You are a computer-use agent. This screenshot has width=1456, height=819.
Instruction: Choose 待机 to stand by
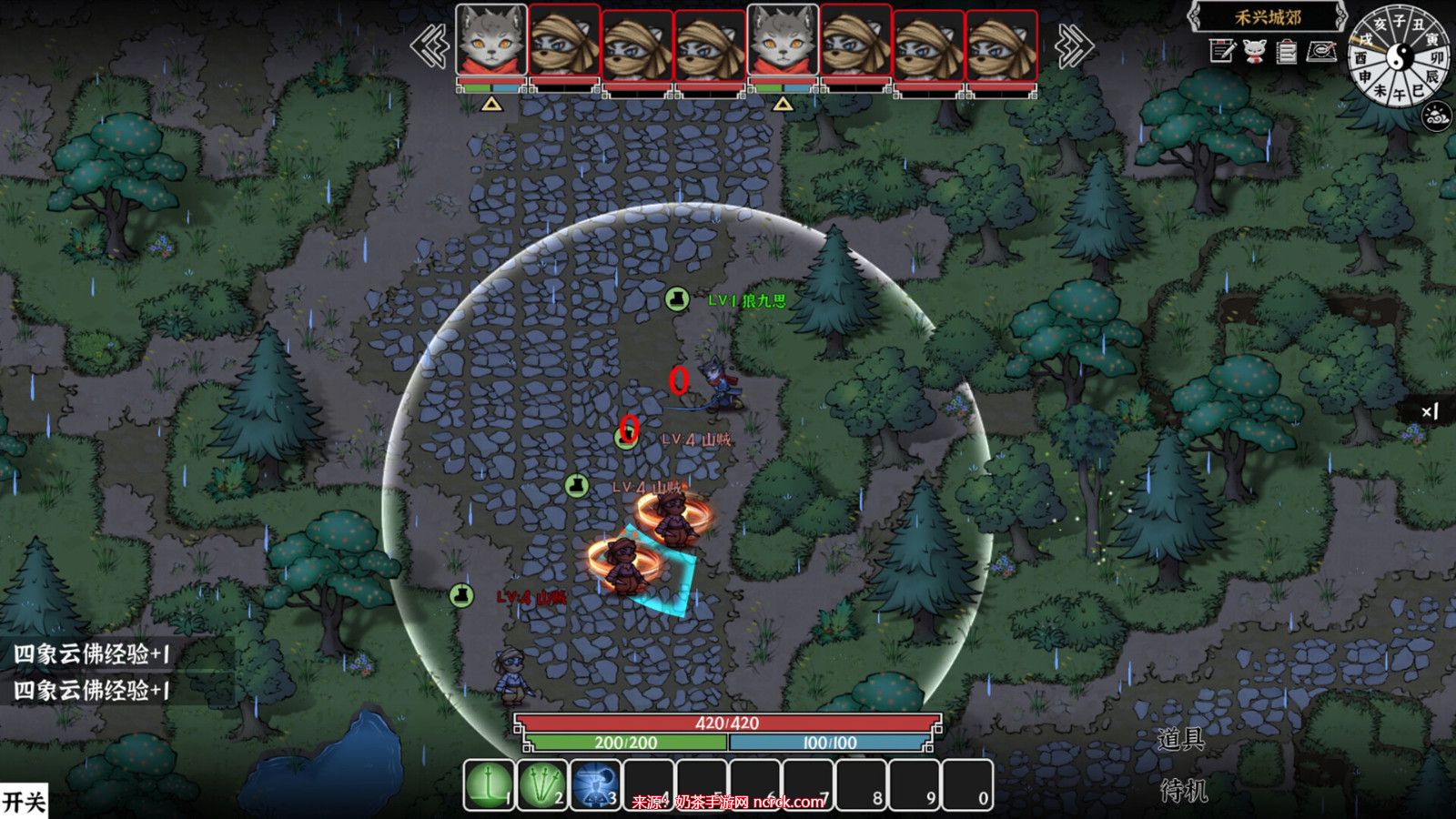point(1183,791)
